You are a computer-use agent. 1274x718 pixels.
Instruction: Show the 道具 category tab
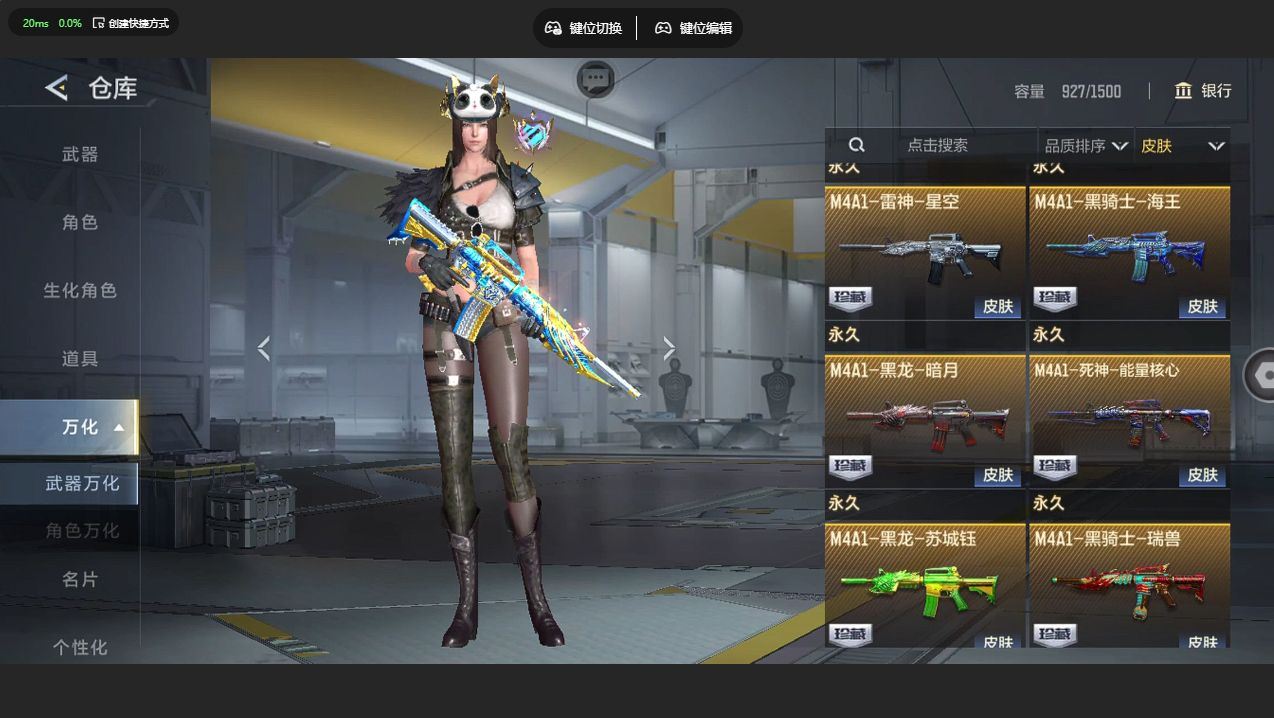tap(80, 358)
